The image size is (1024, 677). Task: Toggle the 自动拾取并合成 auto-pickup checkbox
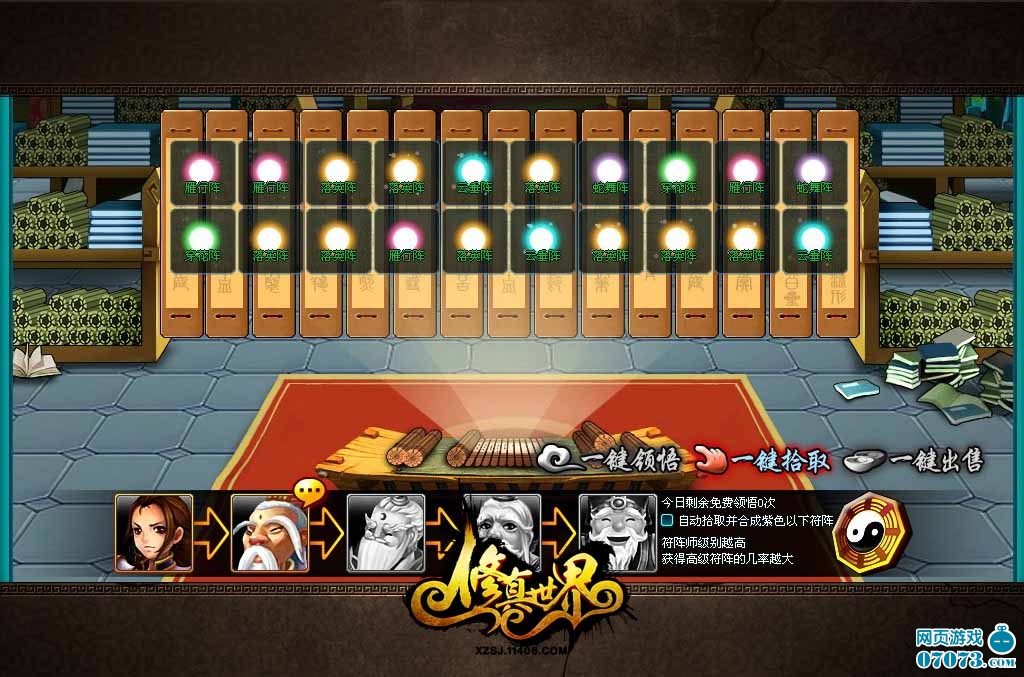click(x=668, y=520)
